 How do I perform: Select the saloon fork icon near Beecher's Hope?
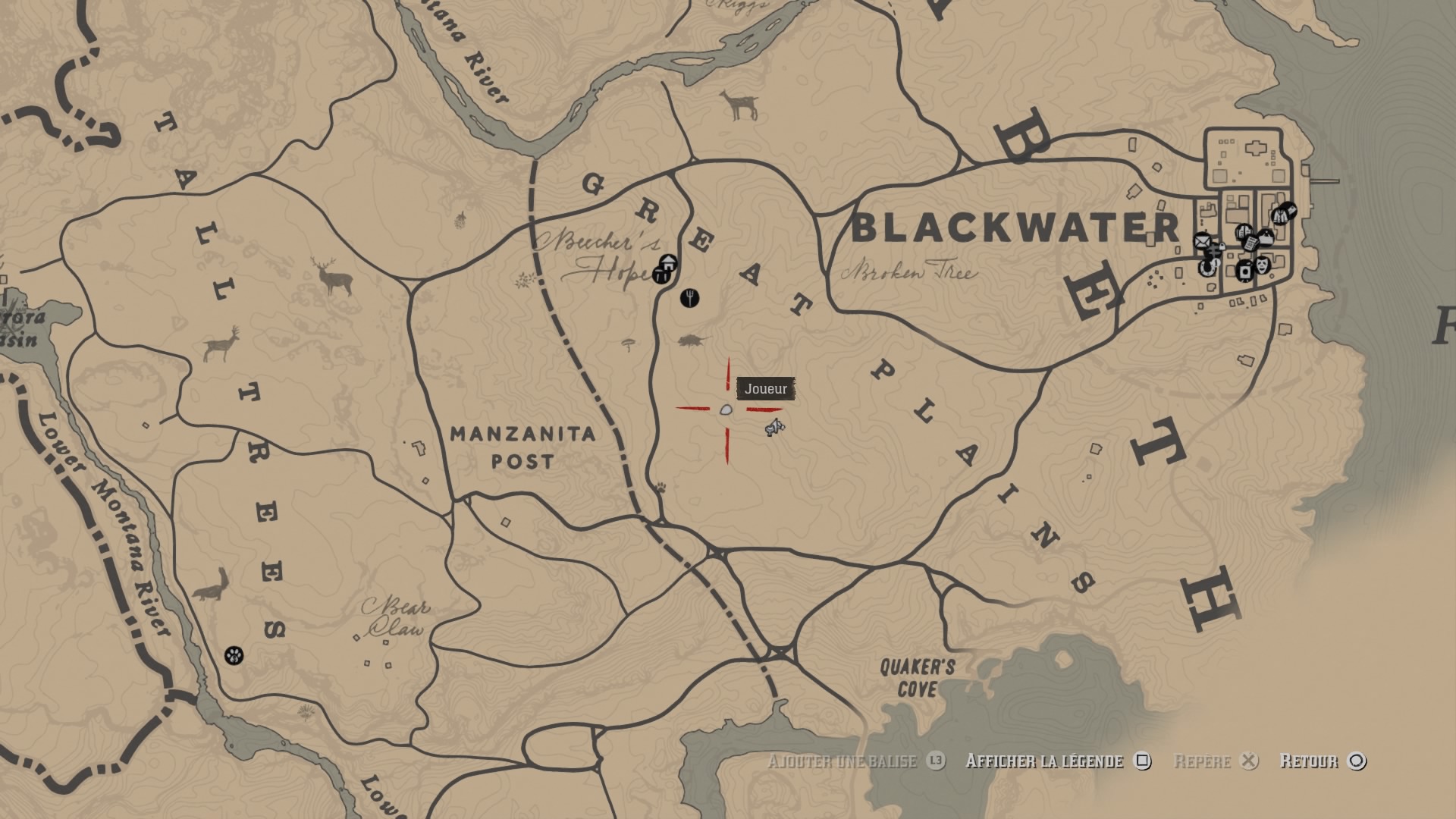690,297
